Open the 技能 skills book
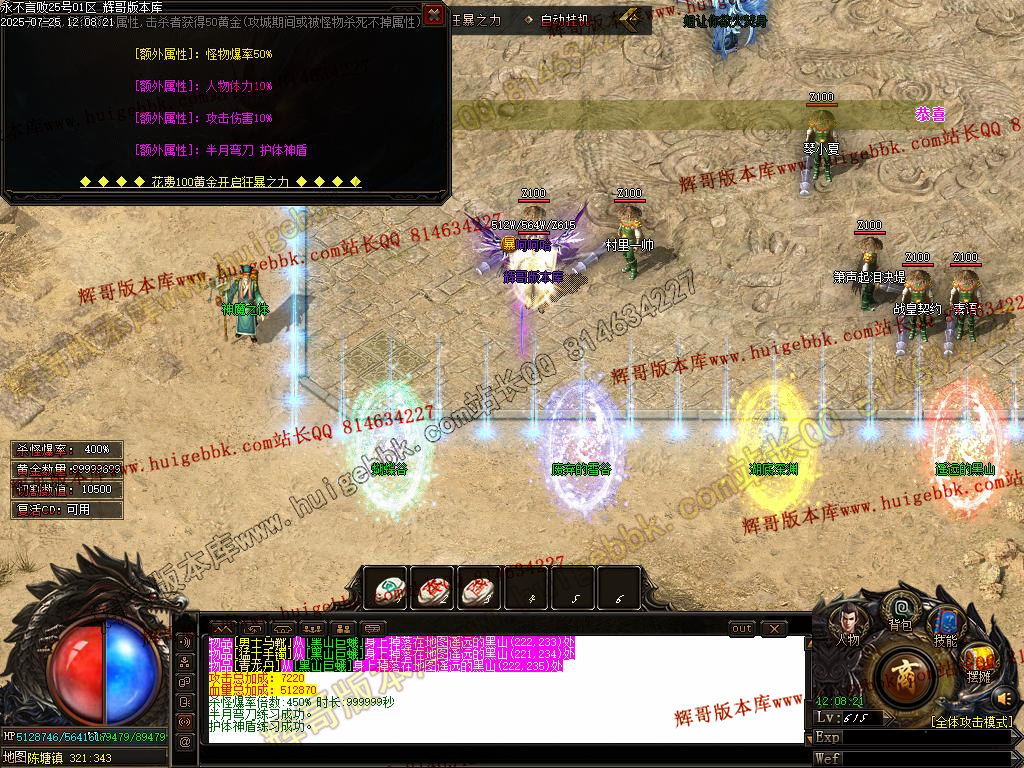 tap(944, 627)
